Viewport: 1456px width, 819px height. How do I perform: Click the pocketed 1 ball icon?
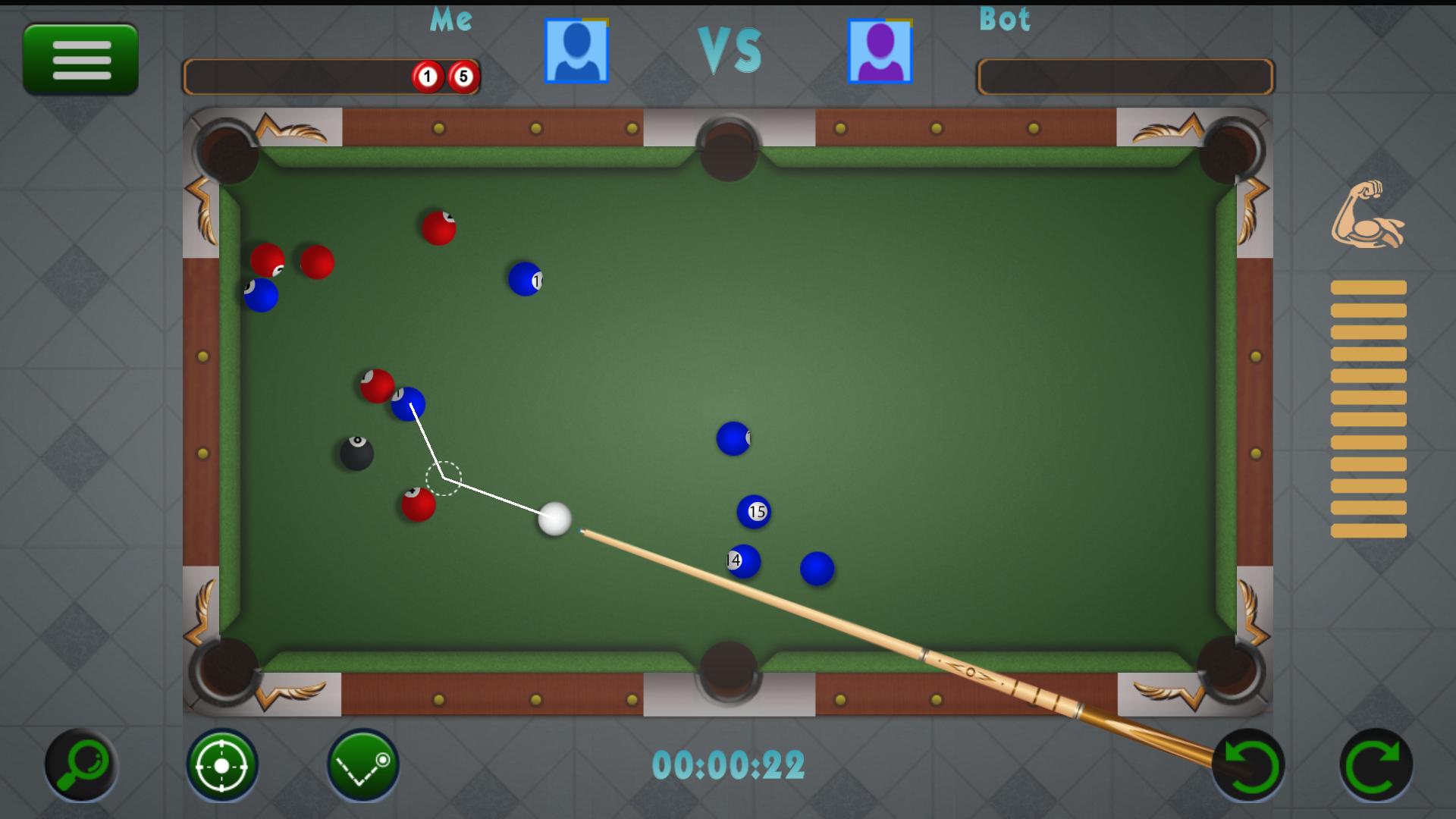427,76
